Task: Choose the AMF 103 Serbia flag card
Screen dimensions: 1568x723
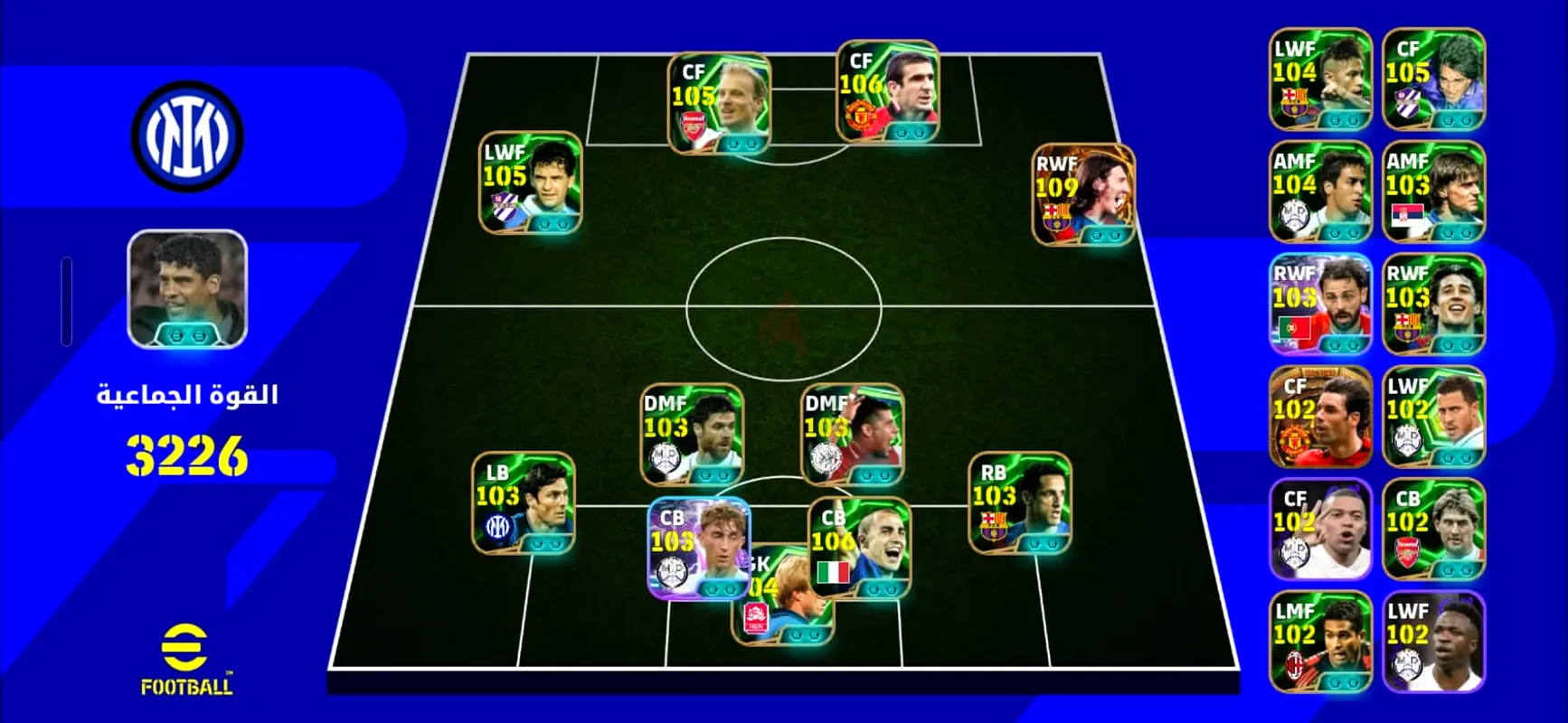Action: point(1433,192)
